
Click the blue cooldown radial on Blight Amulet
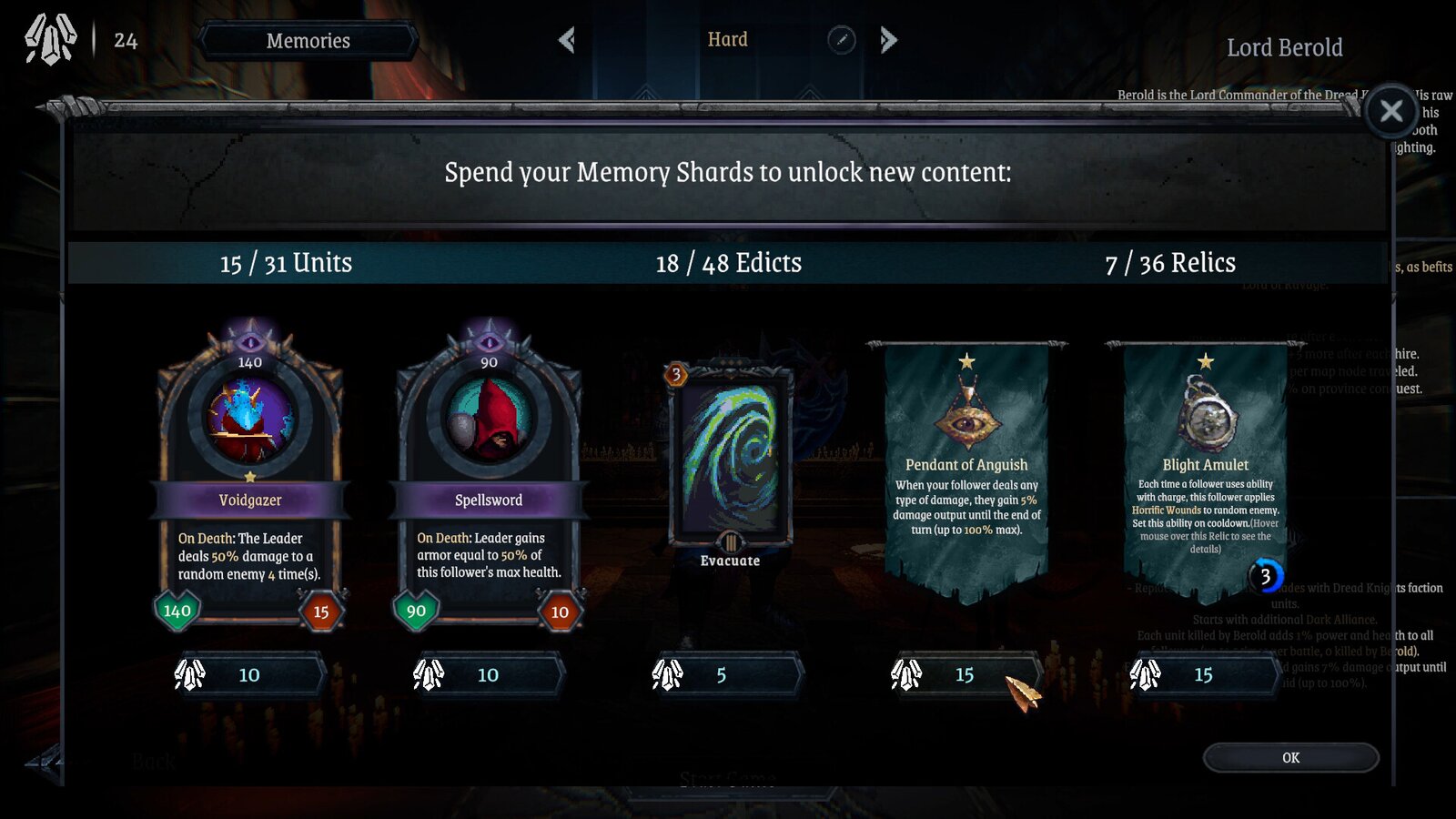click(x=1266, y=575)
